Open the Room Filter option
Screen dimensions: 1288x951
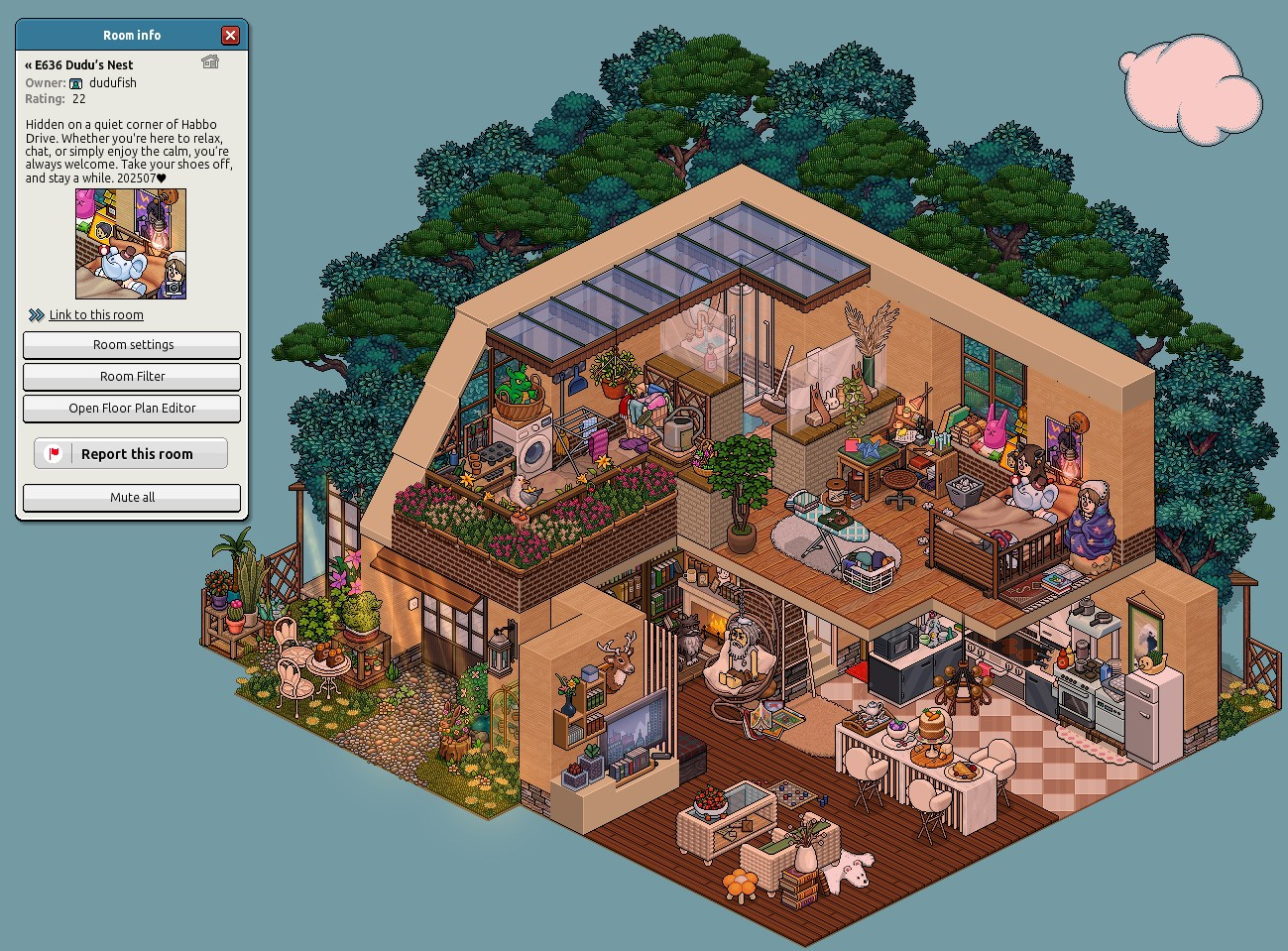132,377
